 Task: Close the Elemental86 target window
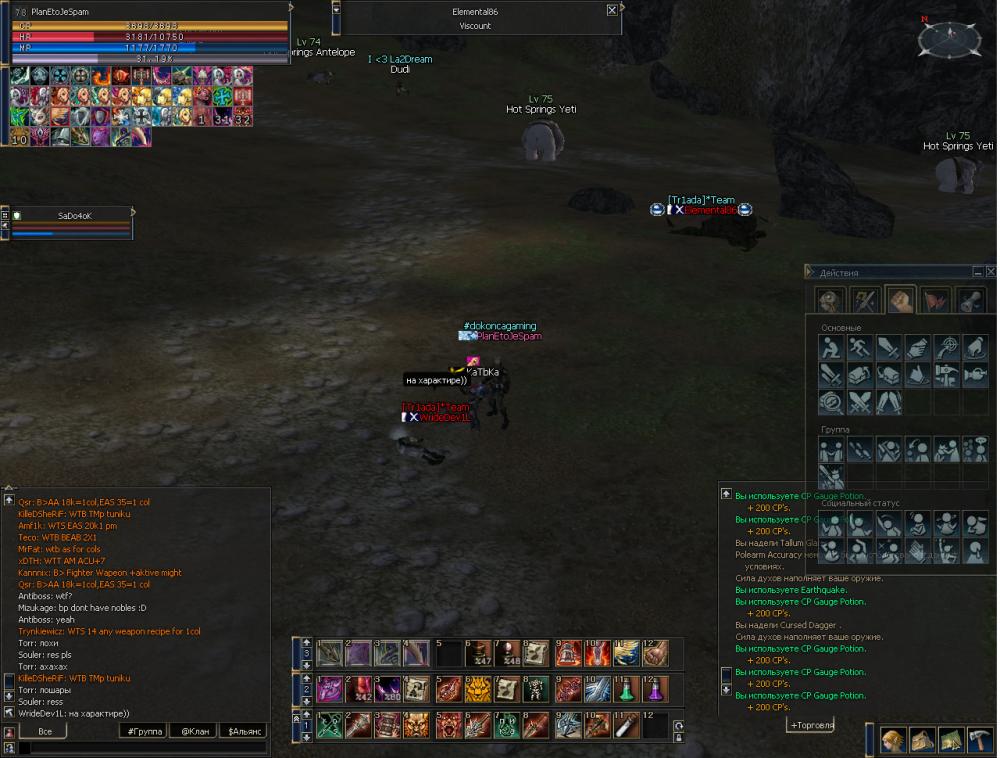(612, 10)
